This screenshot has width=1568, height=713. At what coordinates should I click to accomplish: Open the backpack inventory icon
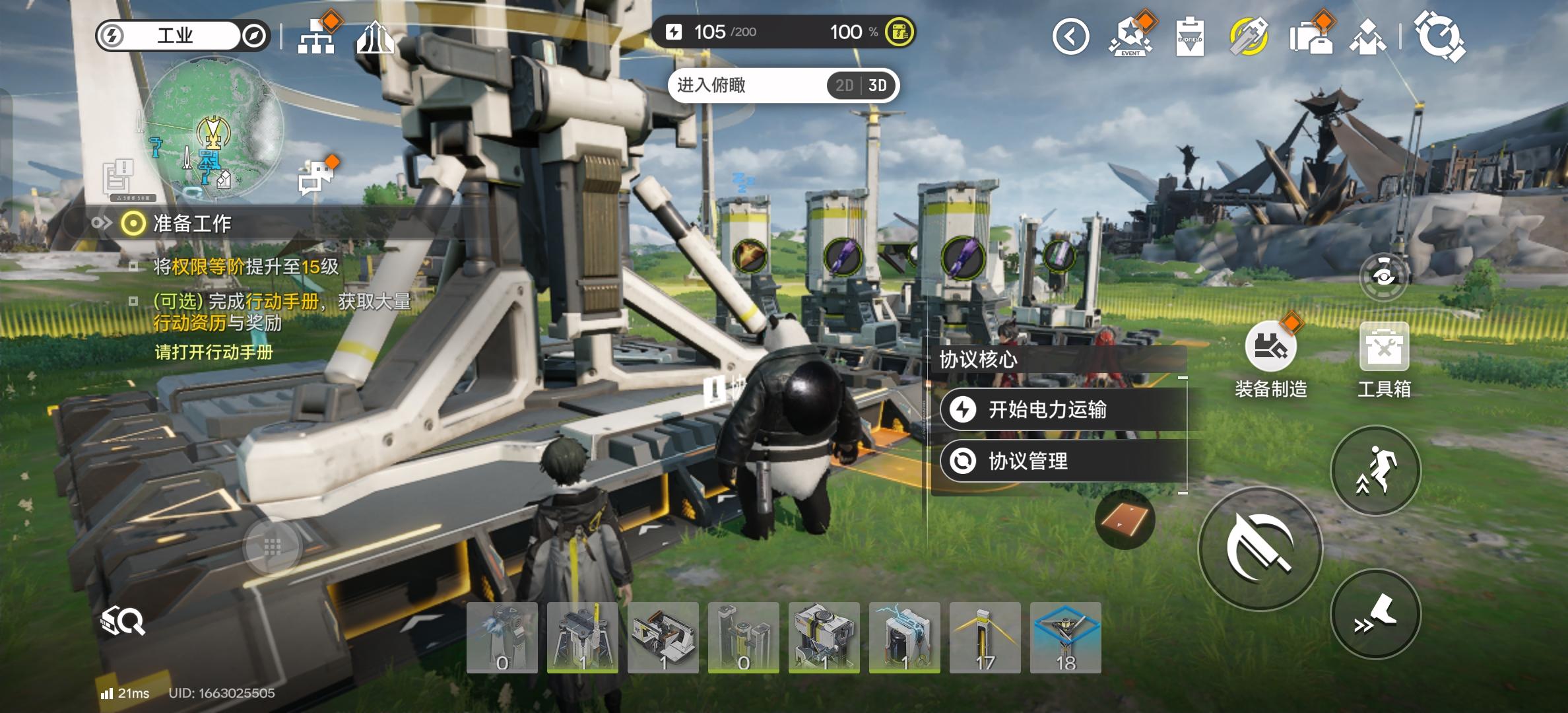click(x=1310, y=36)
